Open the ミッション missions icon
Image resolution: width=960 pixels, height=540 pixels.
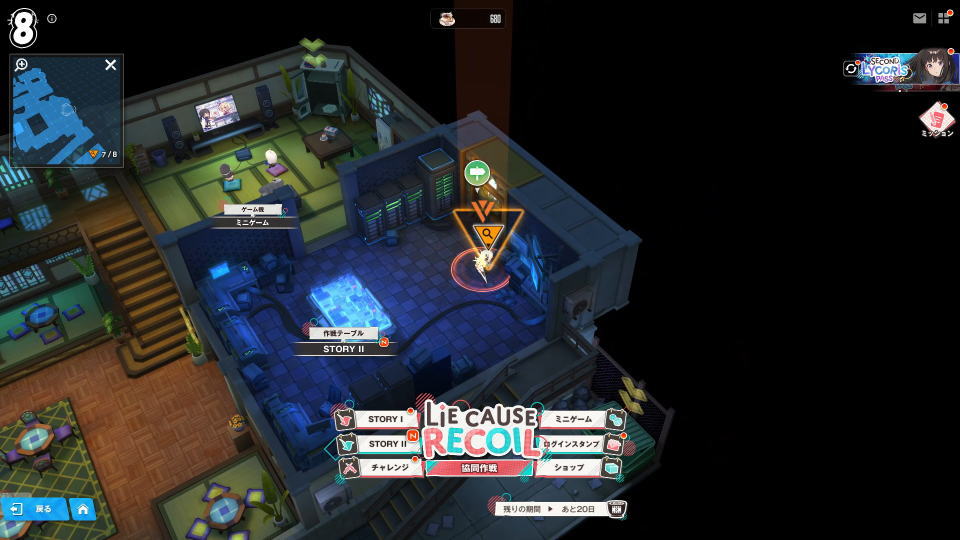pos(936,119)
